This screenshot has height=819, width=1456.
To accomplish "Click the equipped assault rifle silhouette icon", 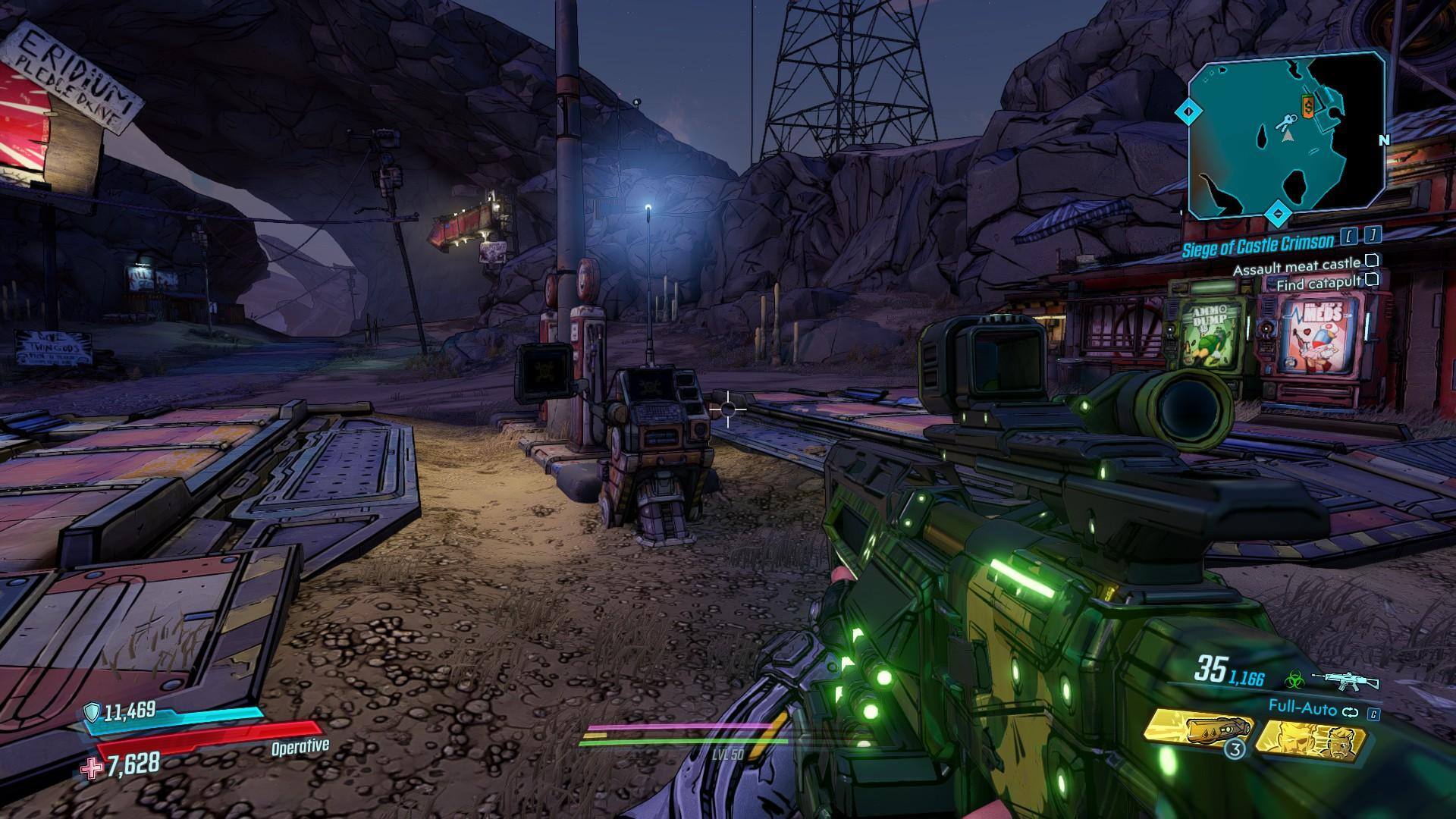I will [x=1348, y=680].
